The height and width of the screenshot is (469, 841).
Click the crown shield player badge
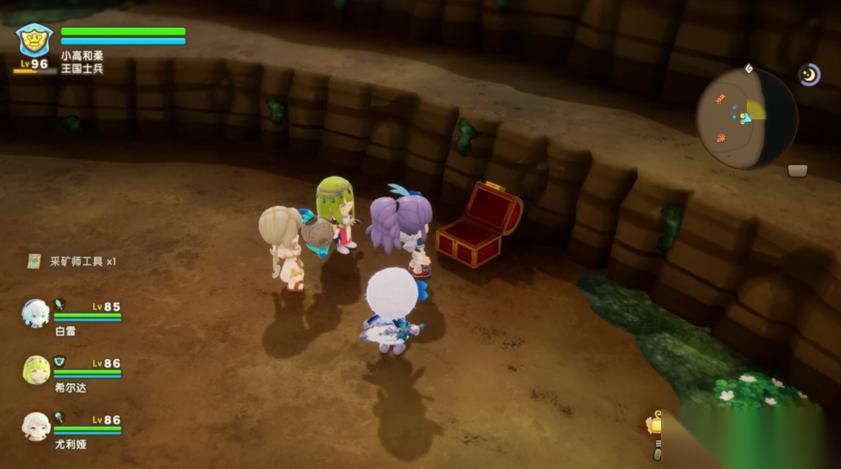point(34,39)
